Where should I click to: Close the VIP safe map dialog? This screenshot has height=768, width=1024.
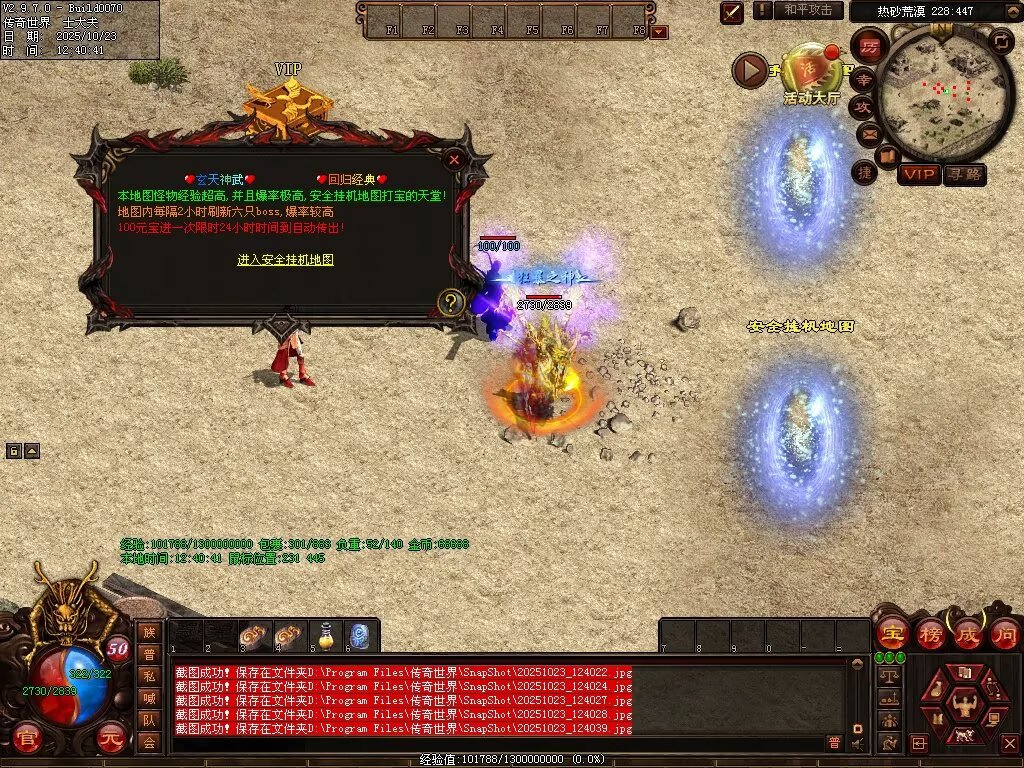click(x=454, y=159)
